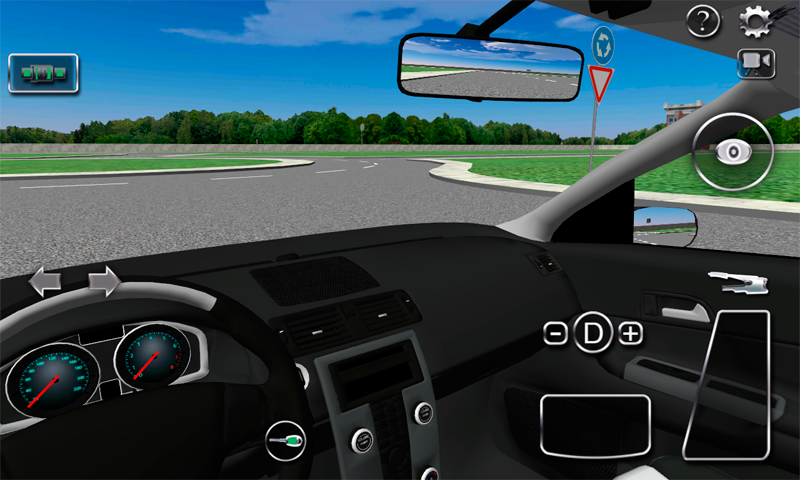This screenshot has width=800, height=480.
Task: Turn the ignition key button
Action: point(286,439)
